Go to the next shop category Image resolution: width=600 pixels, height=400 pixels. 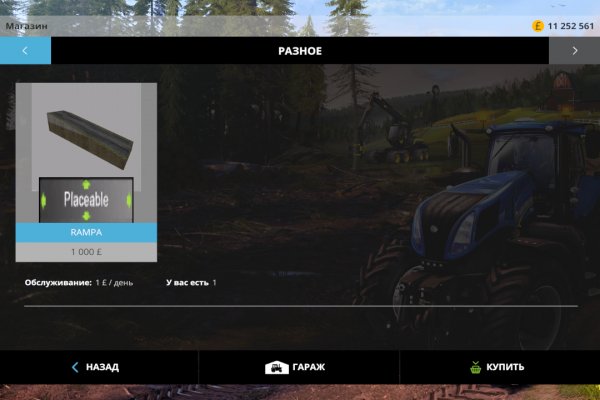pos(574,50)
